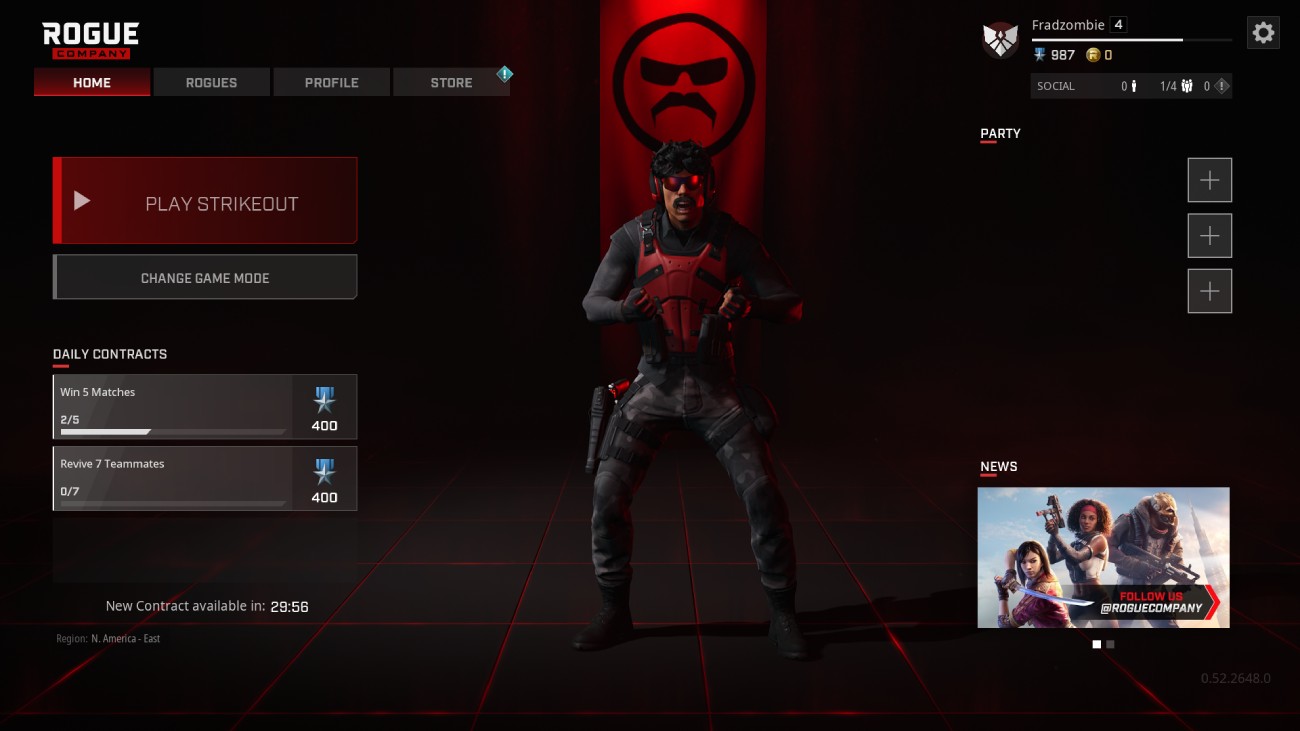The height and width of the screenshot is (731, 1300).
Task: Open Settings via the gear icon
Action: pos(1263,31)
